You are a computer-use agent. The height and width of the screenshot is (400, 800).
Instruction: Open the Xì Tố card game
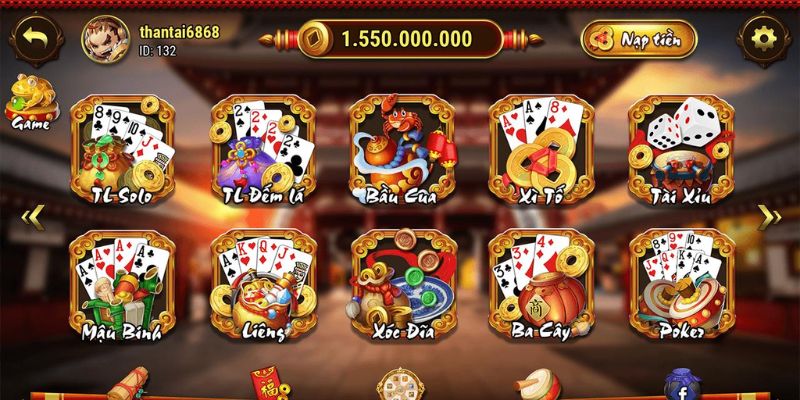pyautogui.click(x=540, y=150)
